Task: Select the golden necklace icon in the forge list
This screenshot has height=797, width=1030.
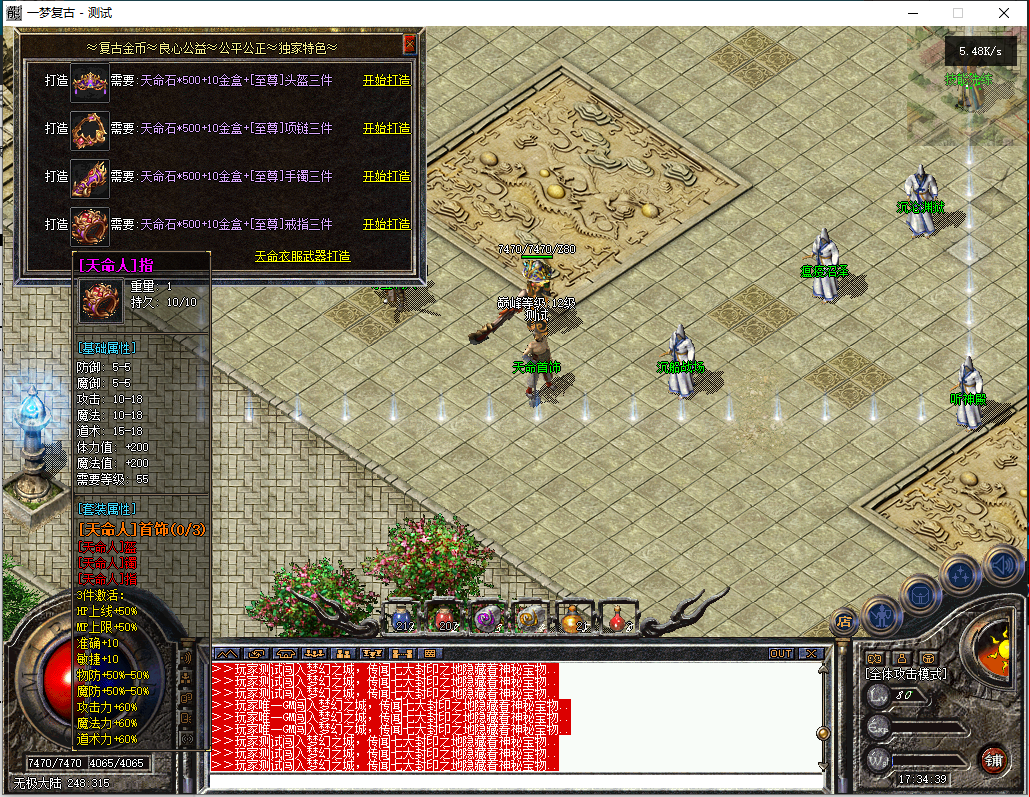Action: [x=89, y=129]
